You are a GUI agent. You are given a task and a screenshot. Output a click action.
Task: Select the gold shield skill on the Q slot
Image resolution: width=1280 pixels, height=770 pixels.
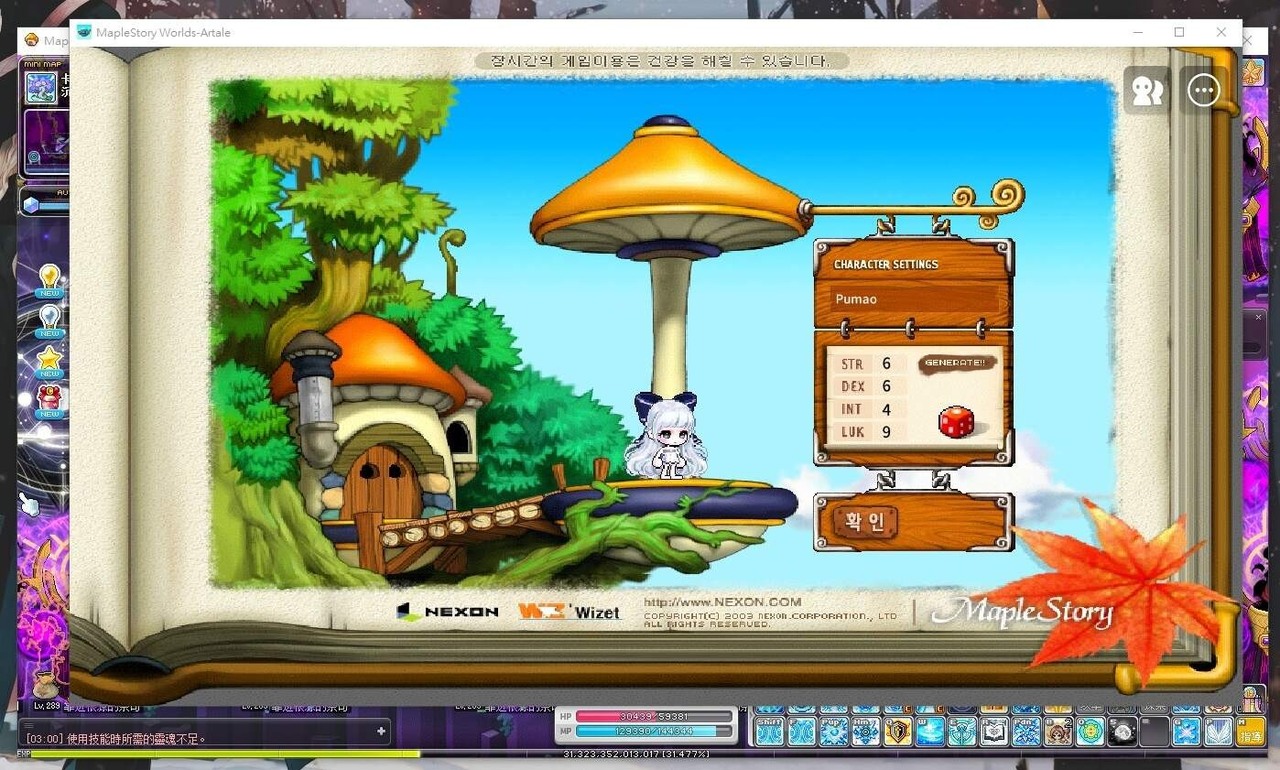[x=898, y=733]
